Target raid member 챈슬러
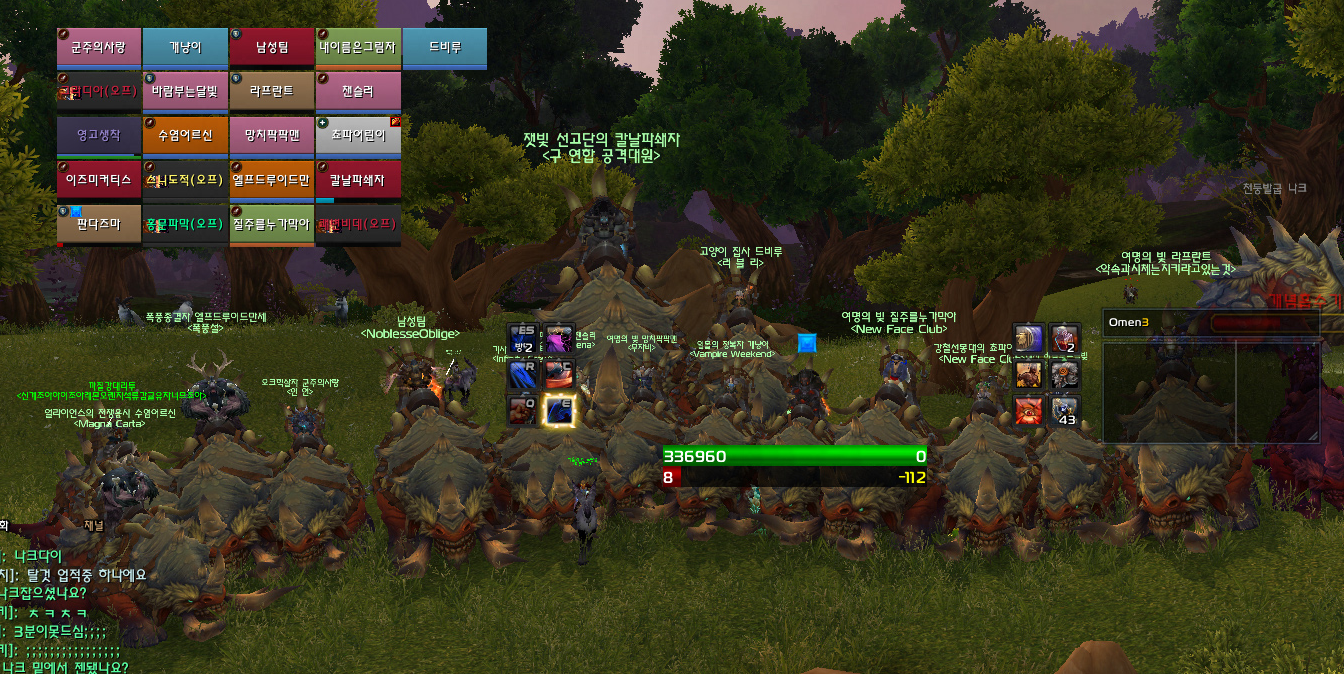This screenshot has width=1344, height=674. [358, 91]
